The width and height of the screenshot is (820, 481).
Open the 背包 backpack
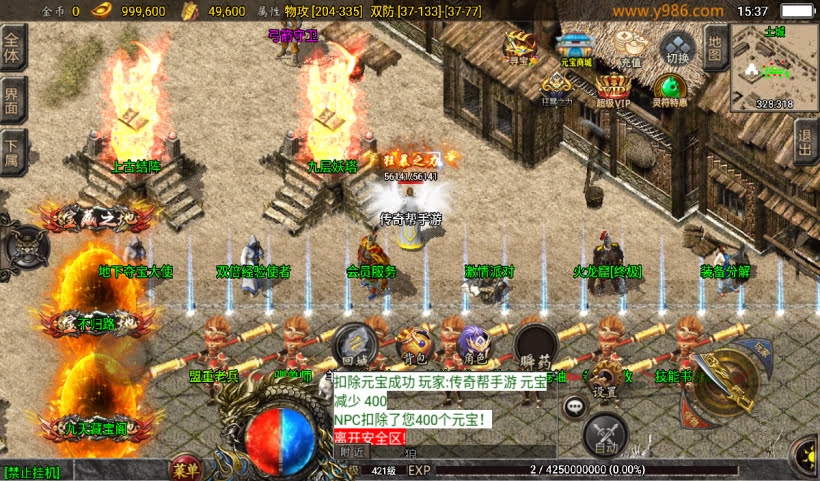[413, 345]
